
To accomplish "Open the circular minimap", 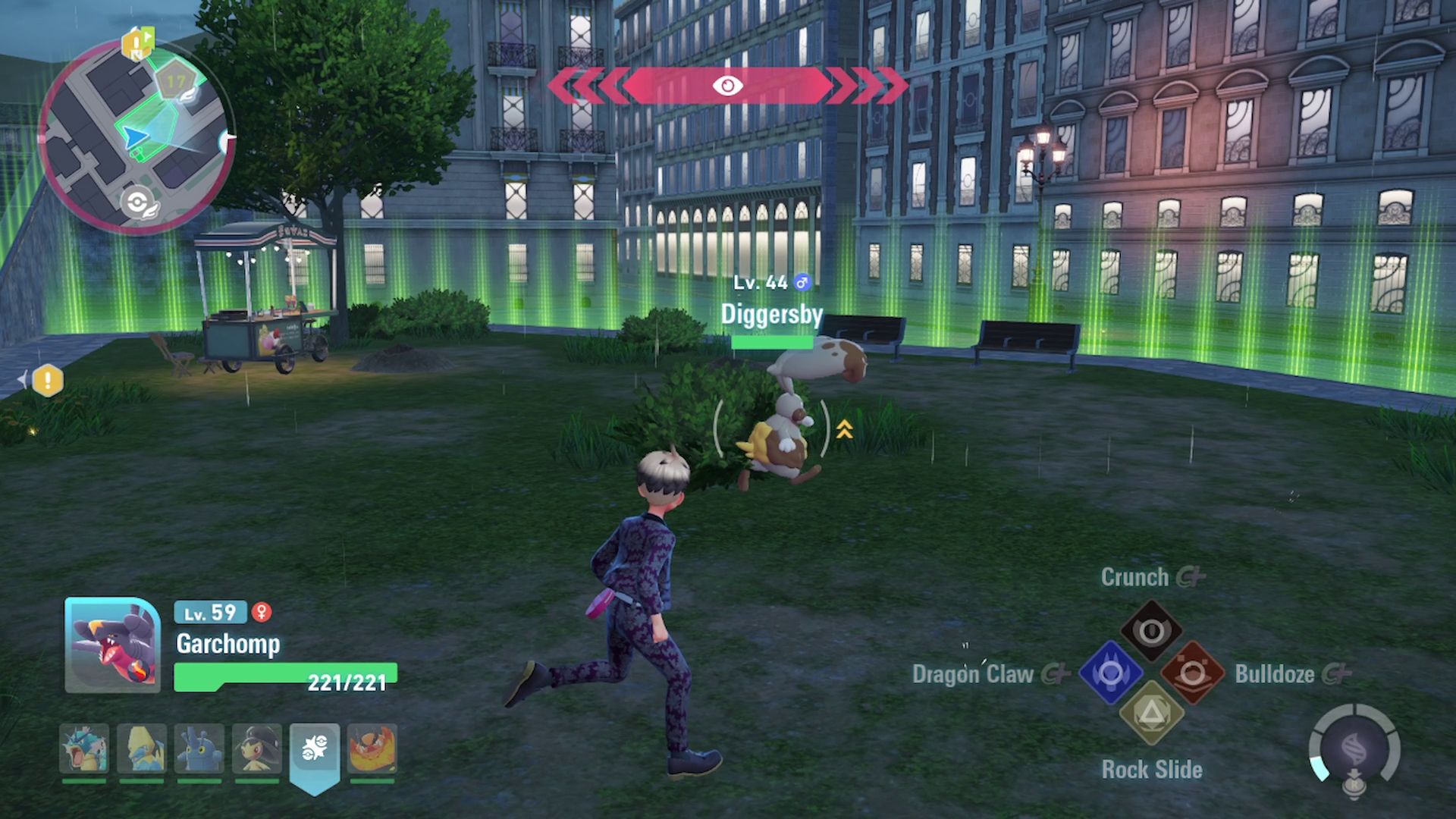I will click(135, 136).
